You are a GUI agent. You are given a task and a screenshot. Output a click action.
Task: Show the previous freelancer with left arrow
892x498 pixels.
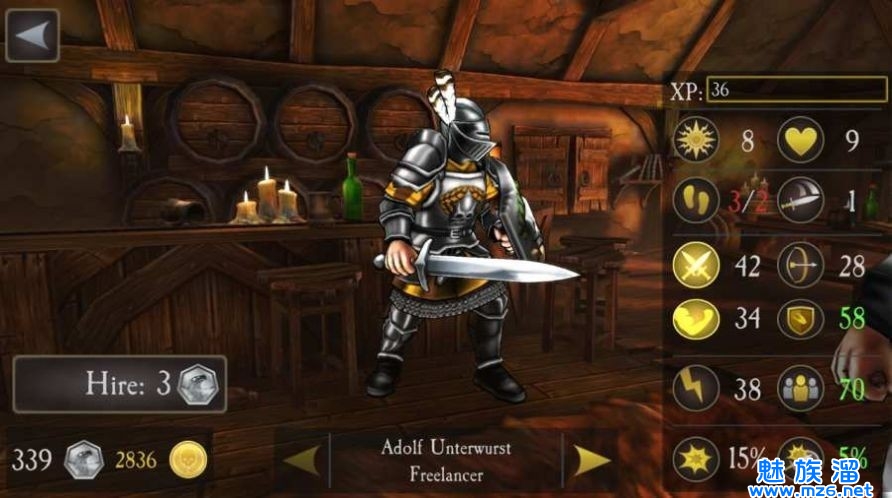[302, 459]
